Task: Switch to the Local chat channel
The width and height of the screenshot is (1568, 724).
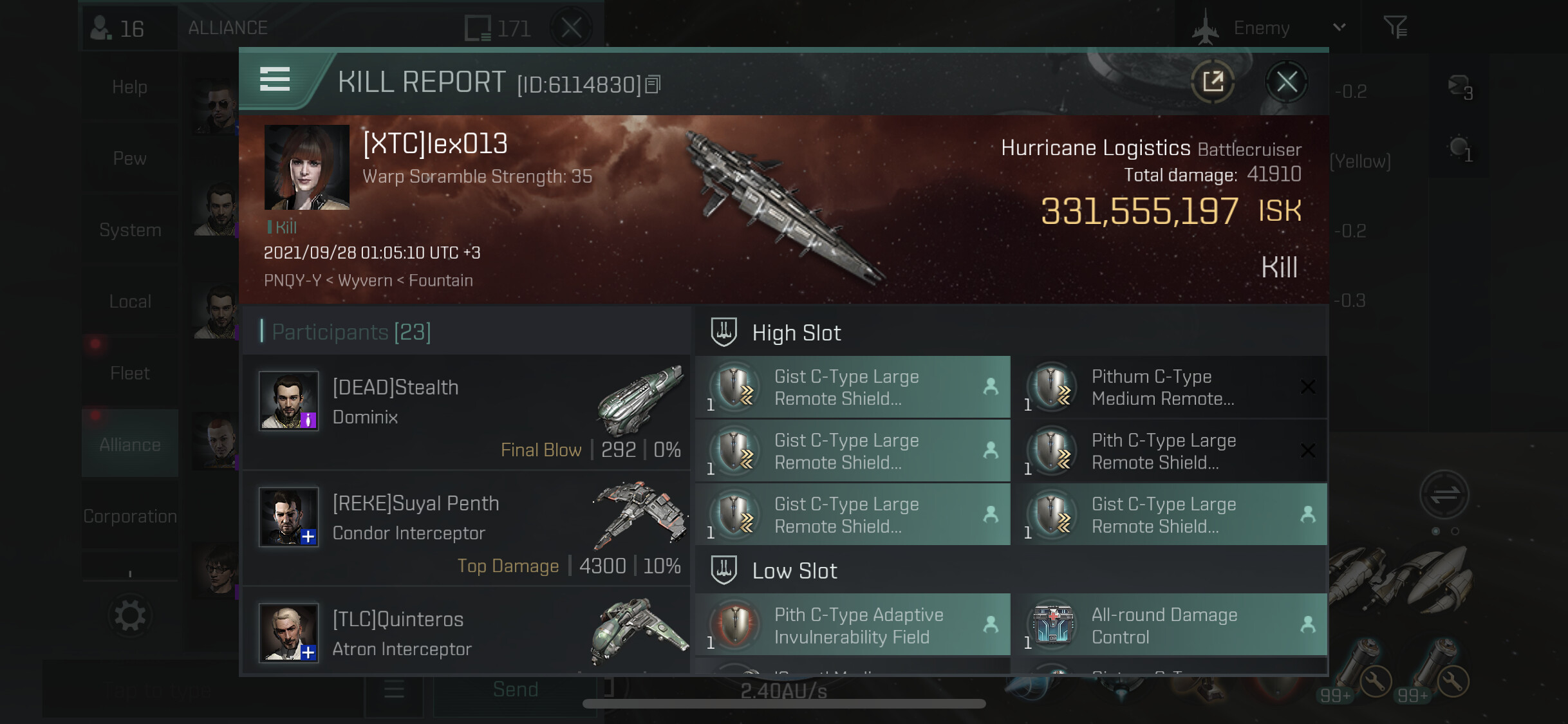Action: 130,301
